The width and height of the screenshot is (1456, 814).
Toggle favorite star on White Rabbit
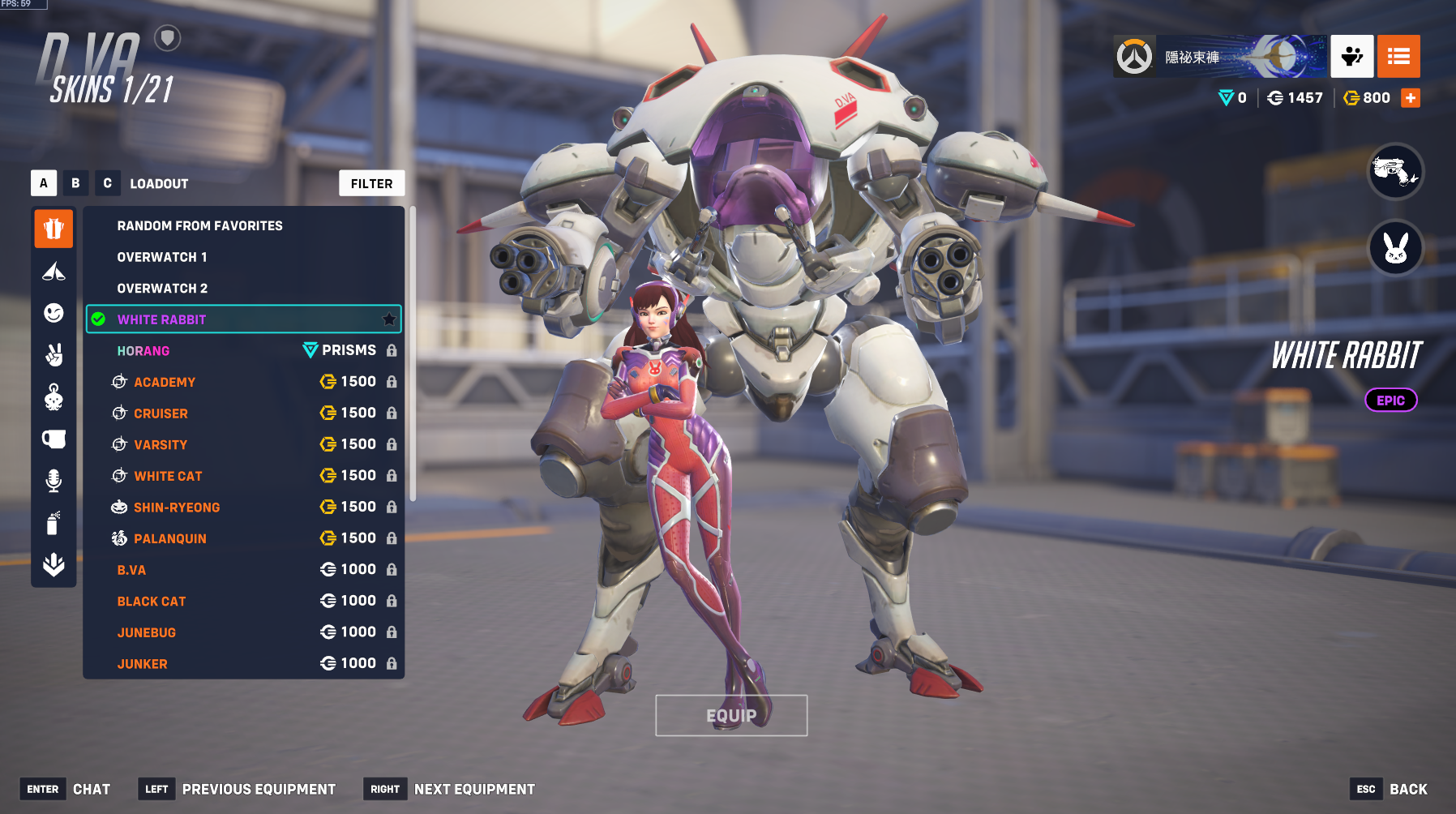coord(389,319)
